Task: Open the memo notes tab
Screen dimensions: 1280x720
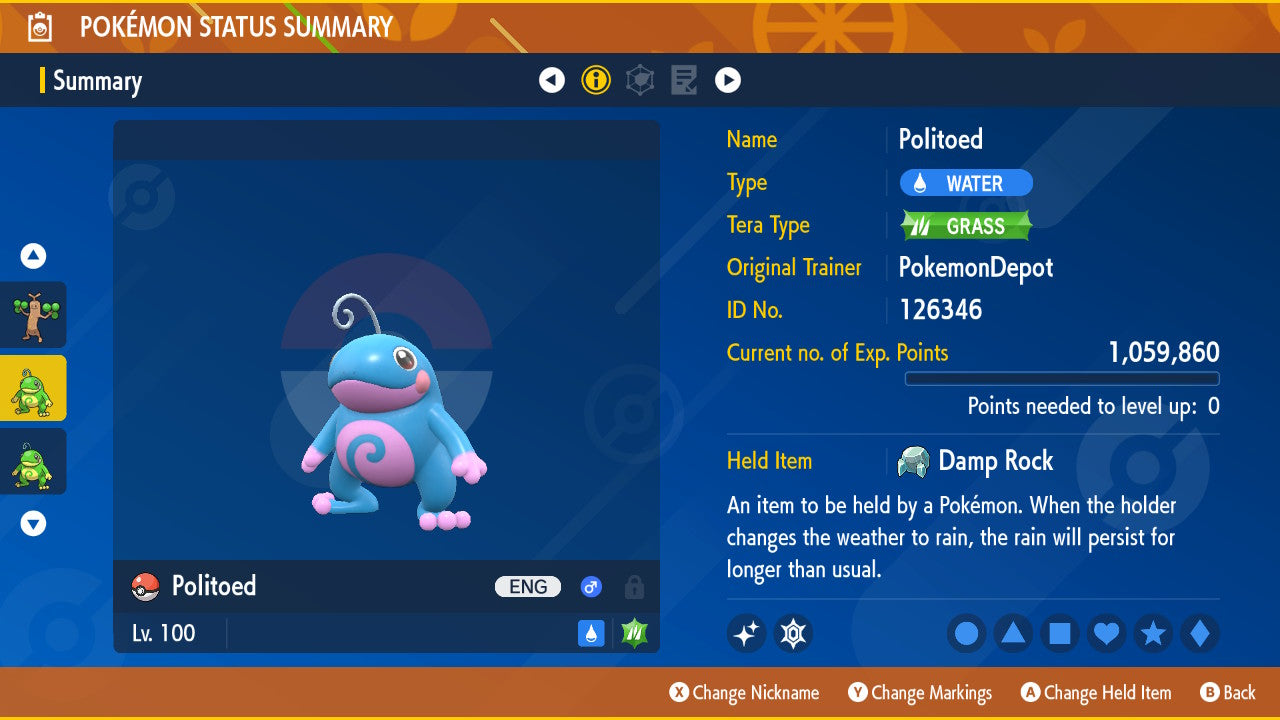Action: point(684,80)
